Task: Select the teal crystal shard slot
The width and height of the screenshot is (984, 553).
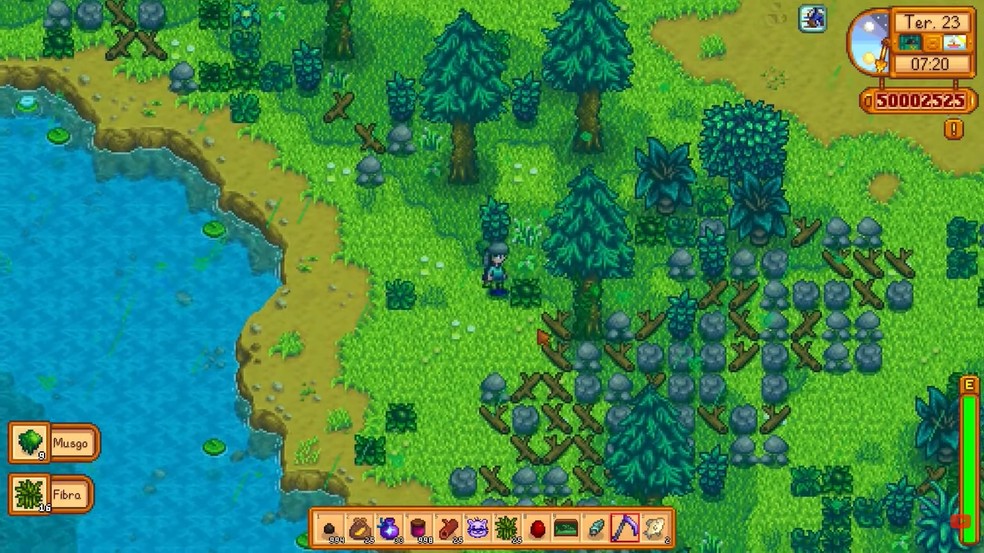Action: pos(595,528)
